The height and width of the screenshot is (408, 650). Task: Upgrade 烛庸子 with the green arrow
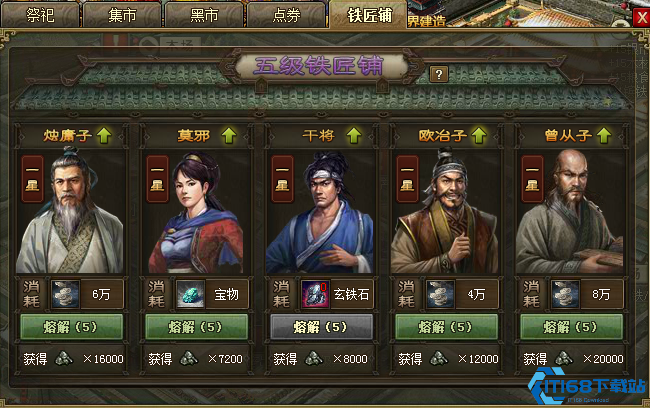104,133
